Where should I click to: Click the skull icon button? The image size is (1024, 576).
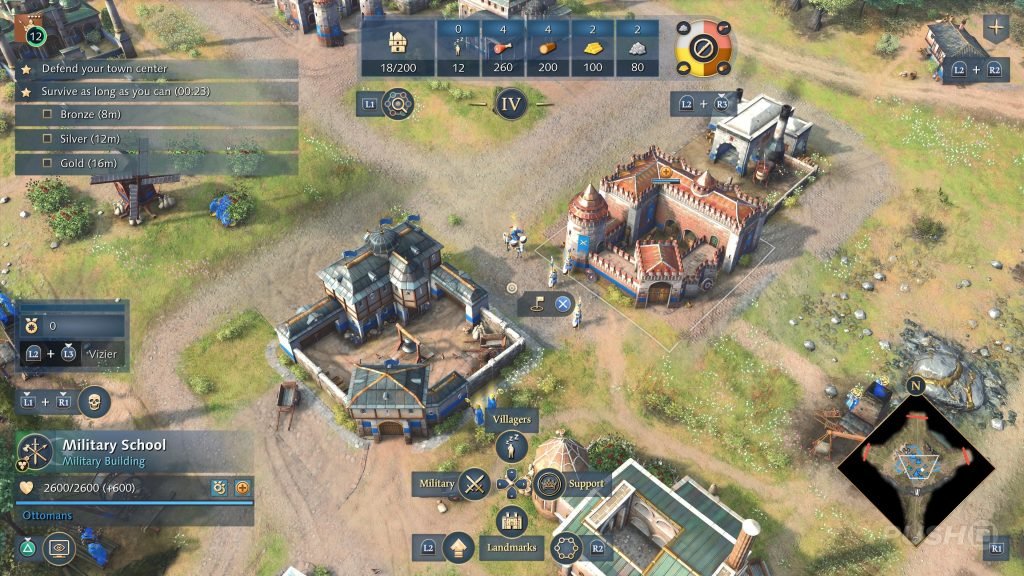pyautogui.click(x=94, y=402)
